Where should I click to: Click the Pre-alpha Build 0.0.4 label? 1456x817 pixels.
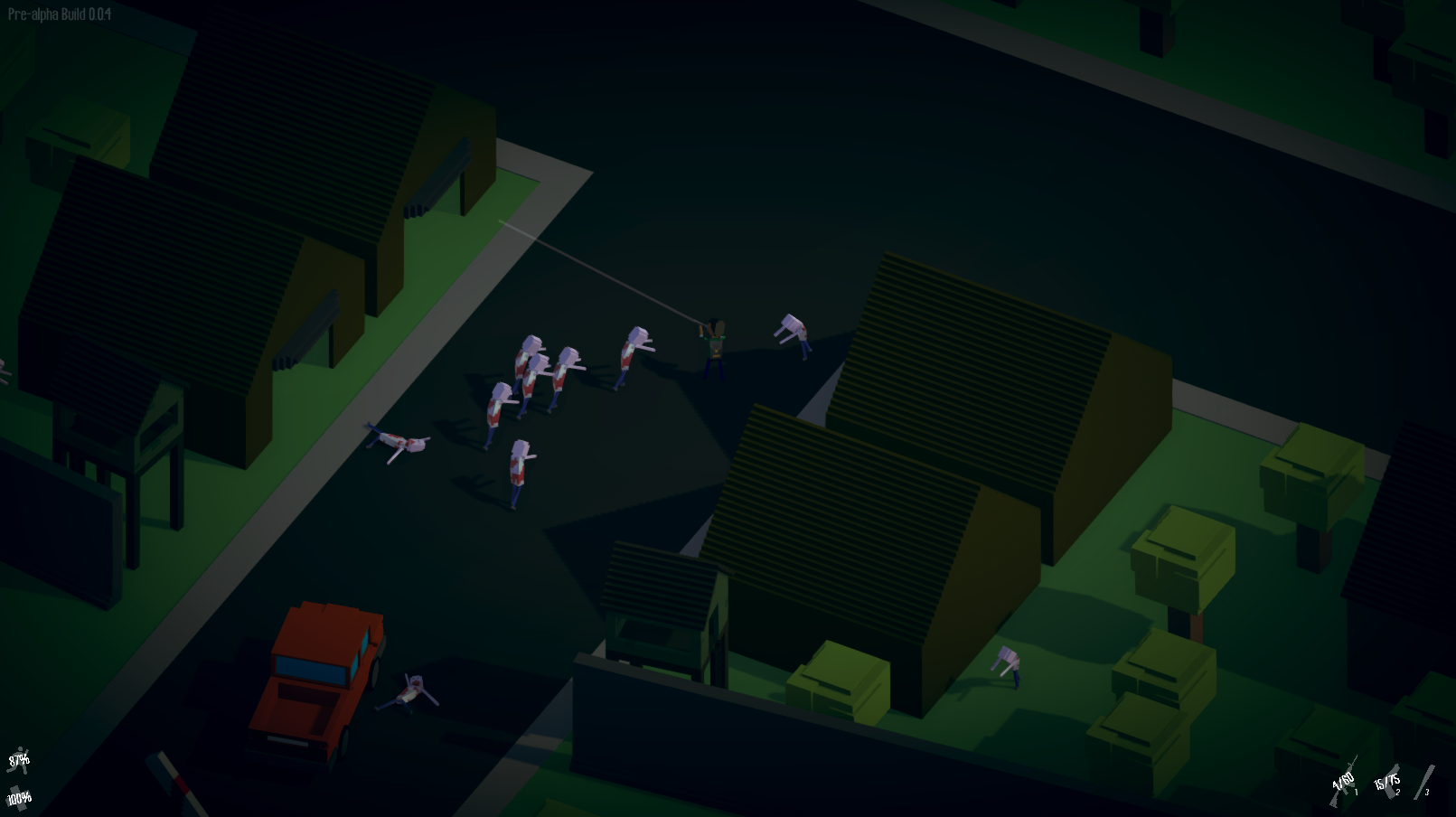(60, 14)
